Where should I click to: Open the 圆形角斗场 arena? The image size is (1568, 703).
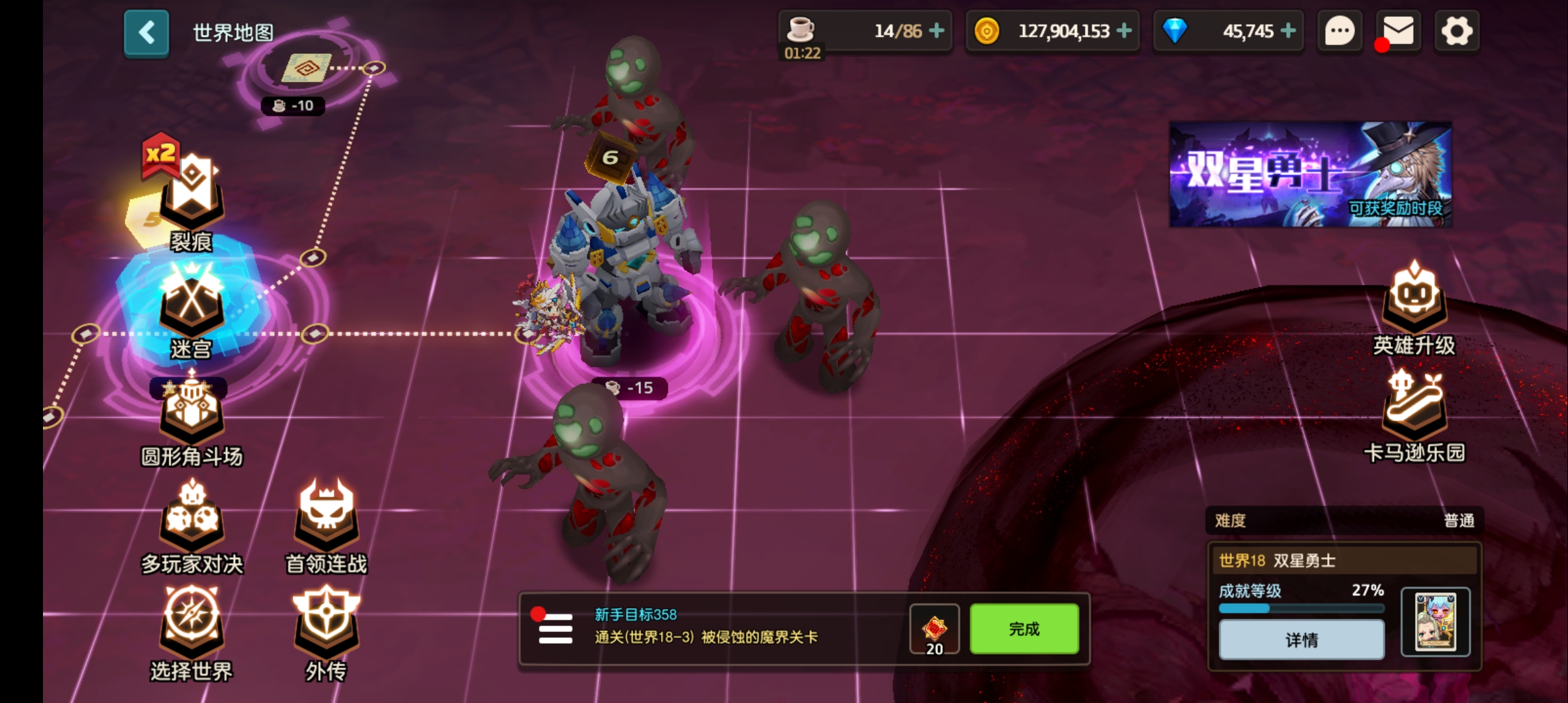click(191, 417)
